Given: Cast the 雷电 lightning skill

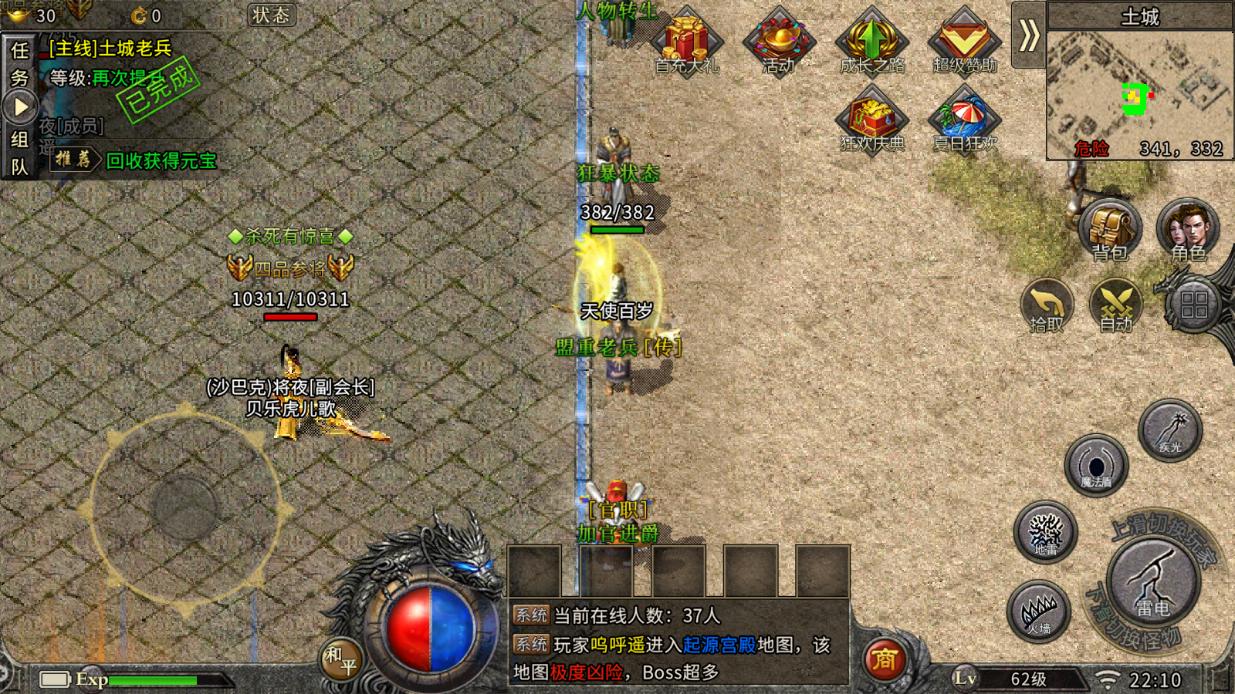Looking at the screenshot, I should (1153, 580).
